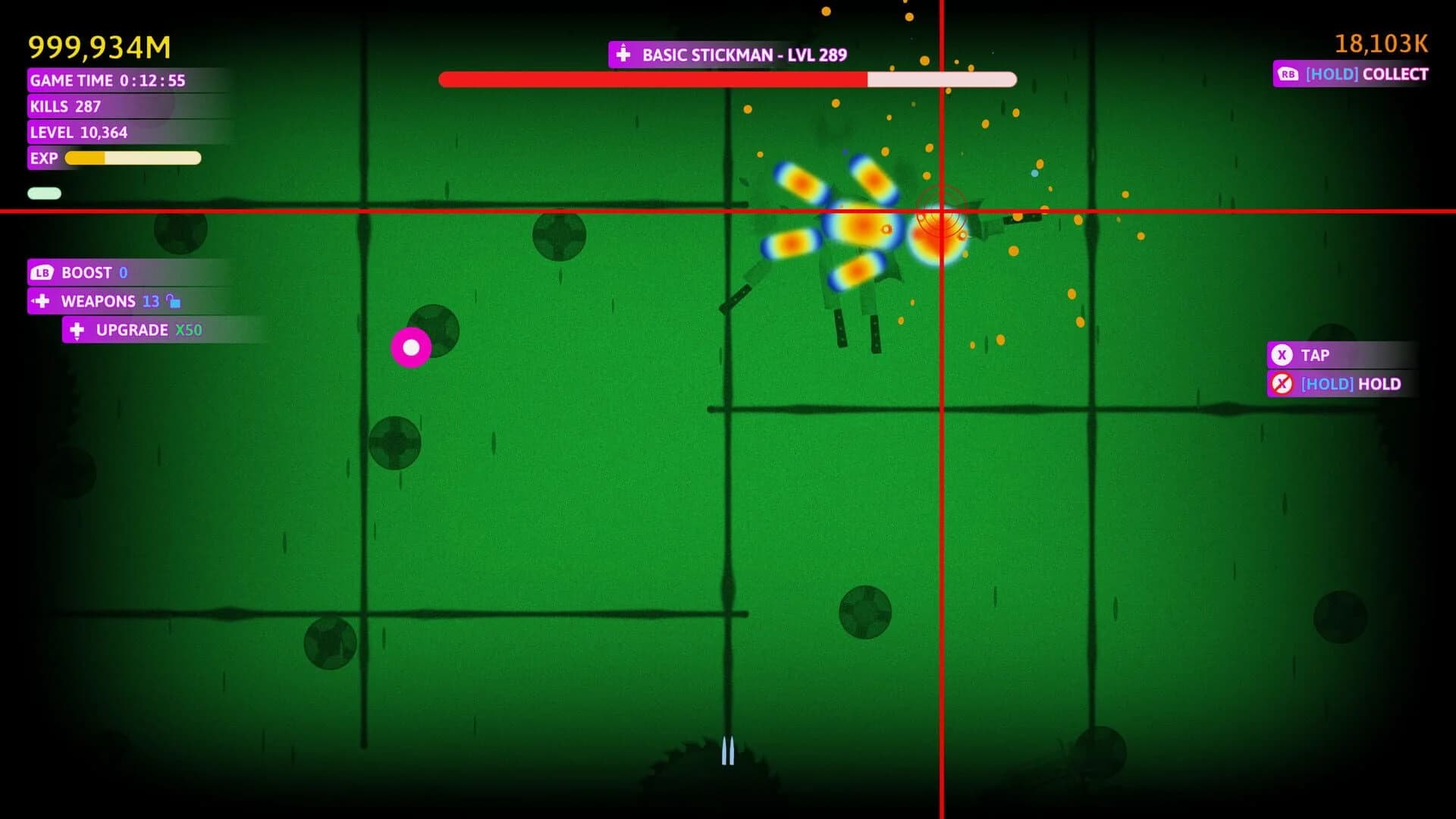The image size is (1456, 819).
Task: Click the LB bumper icon beside BOOST
Action: coord(42,273)
